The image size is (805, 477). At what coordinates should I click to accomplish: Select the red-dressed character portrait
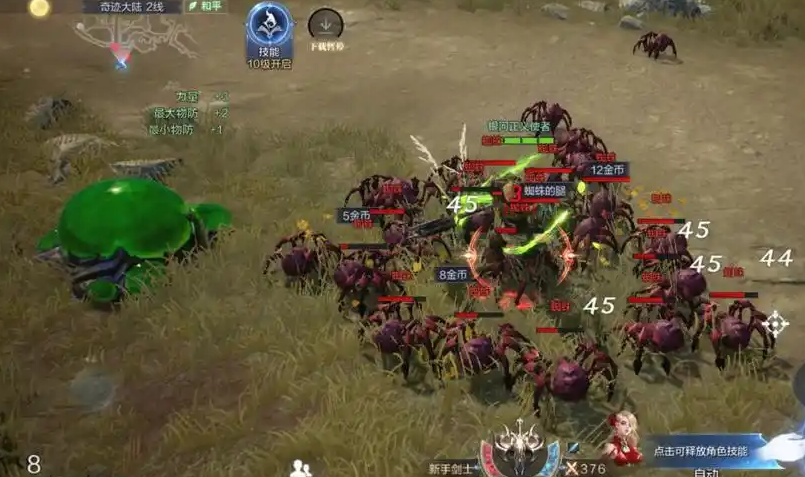point(622,440)
